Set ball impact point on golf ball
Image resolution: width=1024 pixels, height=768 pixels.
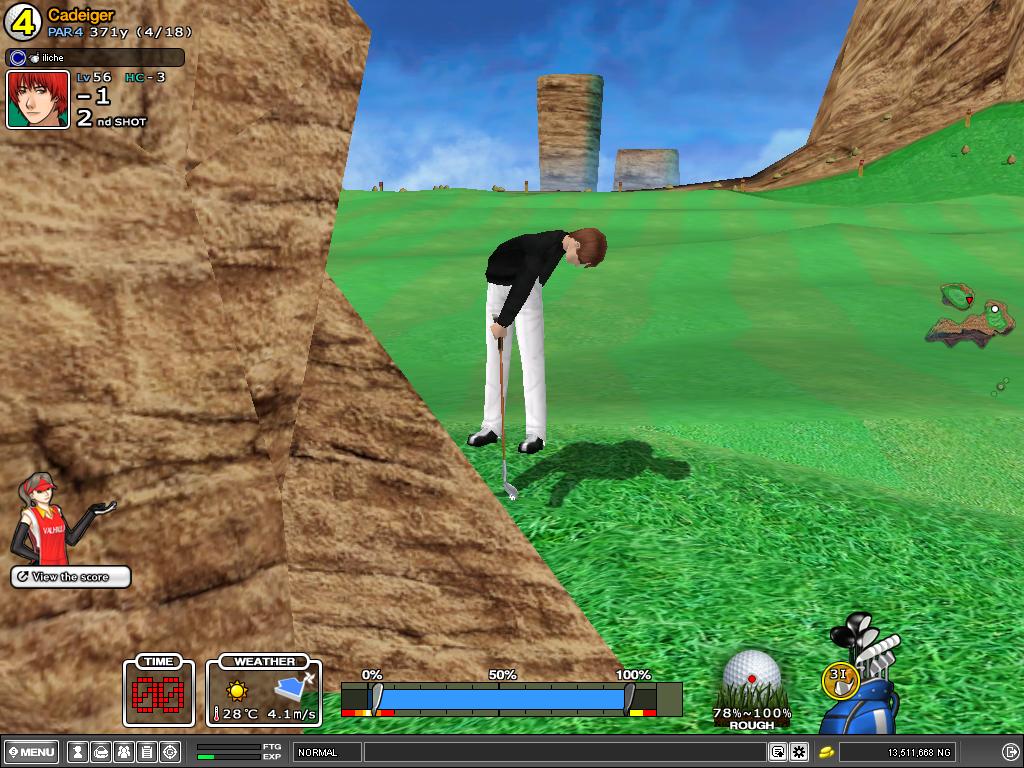(x=752, y=675)
